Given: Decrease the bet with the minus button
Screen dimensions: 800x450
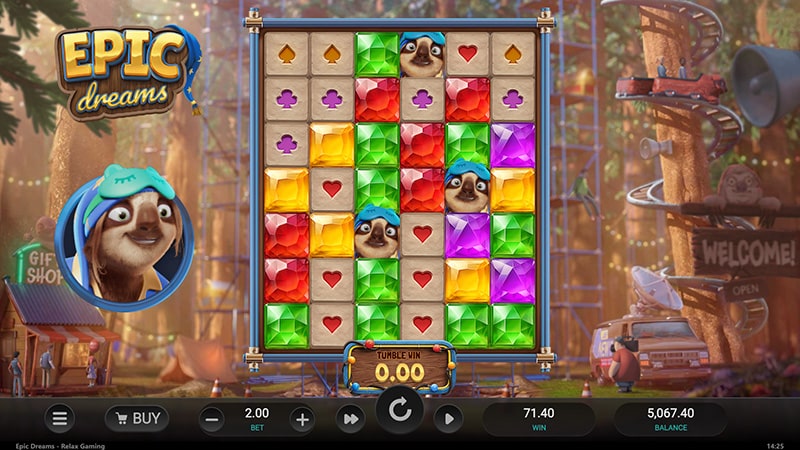Looking at the screenshot, I should point(211,419).
